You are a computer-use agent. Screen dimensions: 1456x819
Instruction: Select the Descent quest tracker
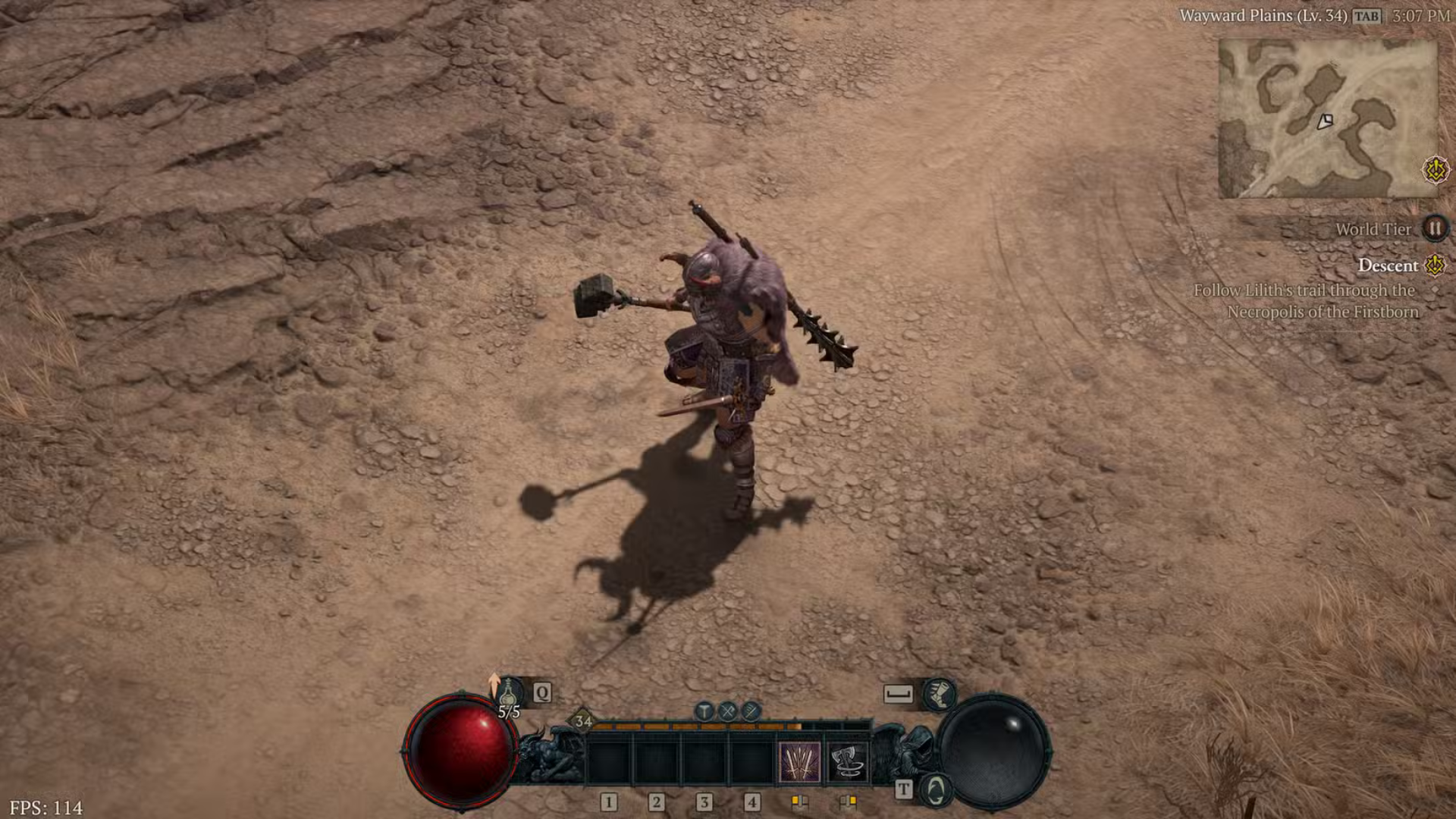[x=1387, y=265]
